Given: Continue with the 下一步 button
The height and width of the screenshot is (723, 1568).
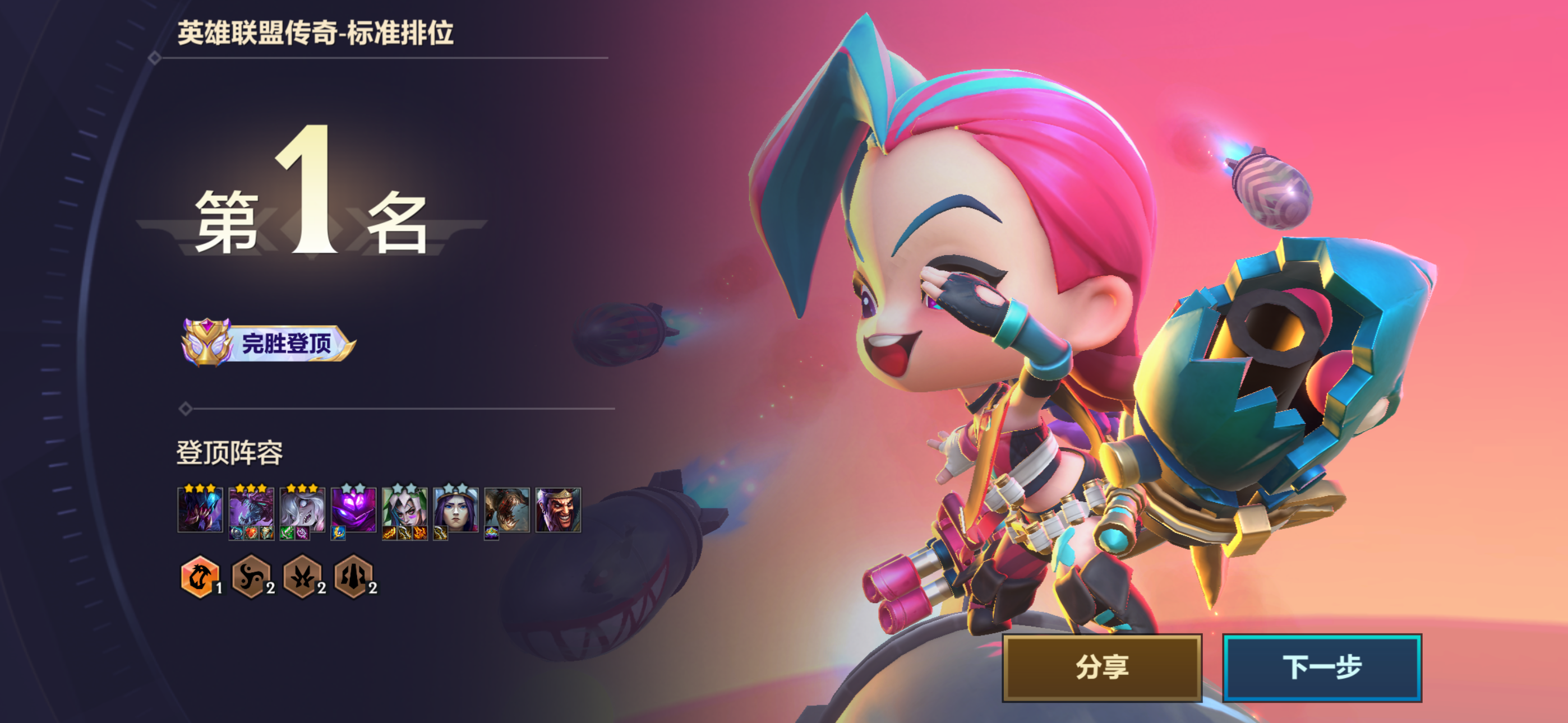Looking at the screenshot, I should pos(1321,668).
